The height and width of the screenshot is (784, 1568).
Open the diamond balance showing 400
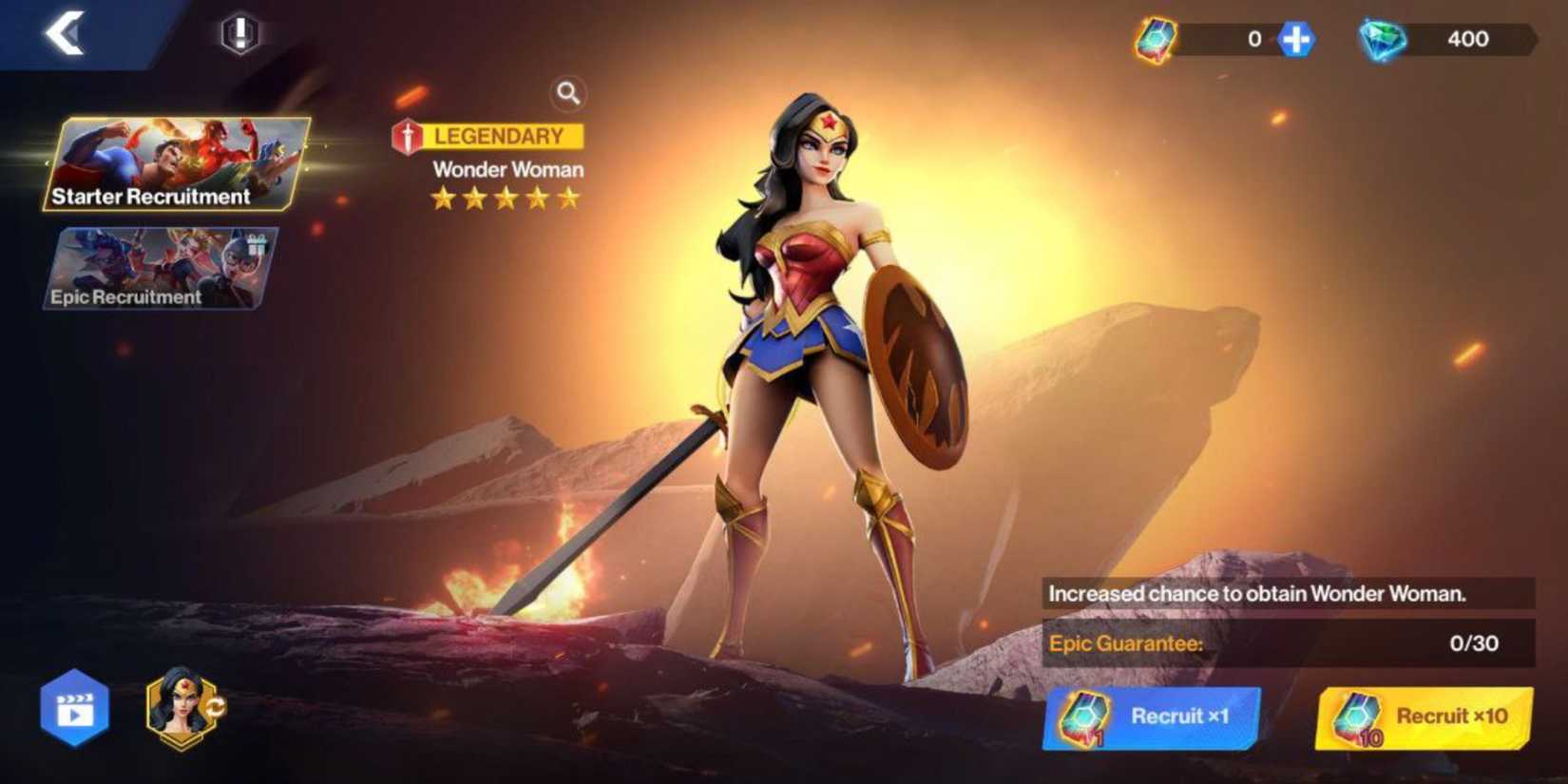[x=1468, y=39]
